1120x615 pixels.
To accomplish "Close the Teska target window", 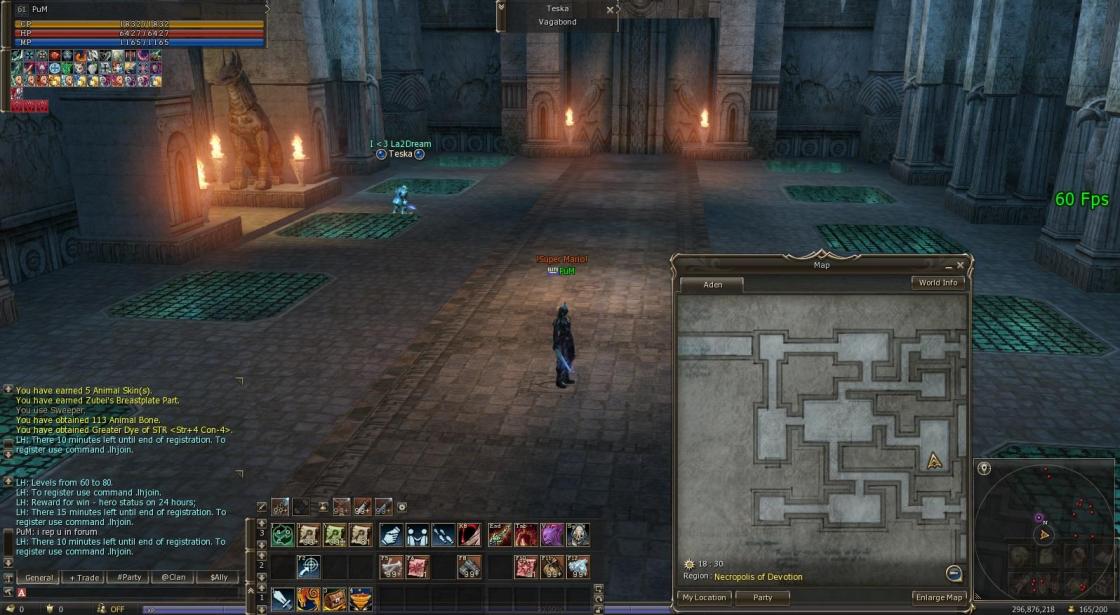I will coord(610,10).
